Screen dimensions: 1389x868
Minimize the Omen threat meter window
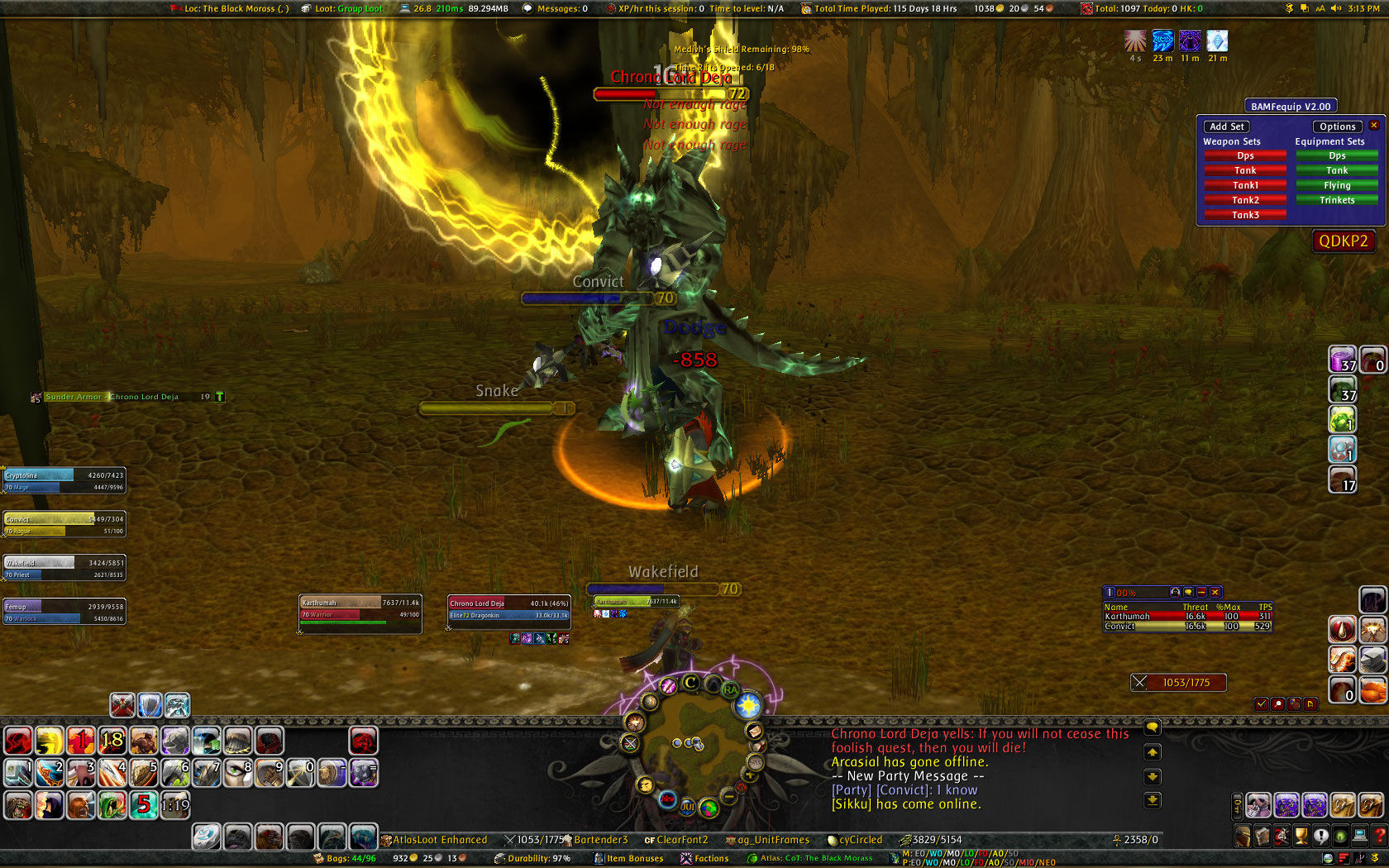pyautogui.click(x=1201, y=592)
